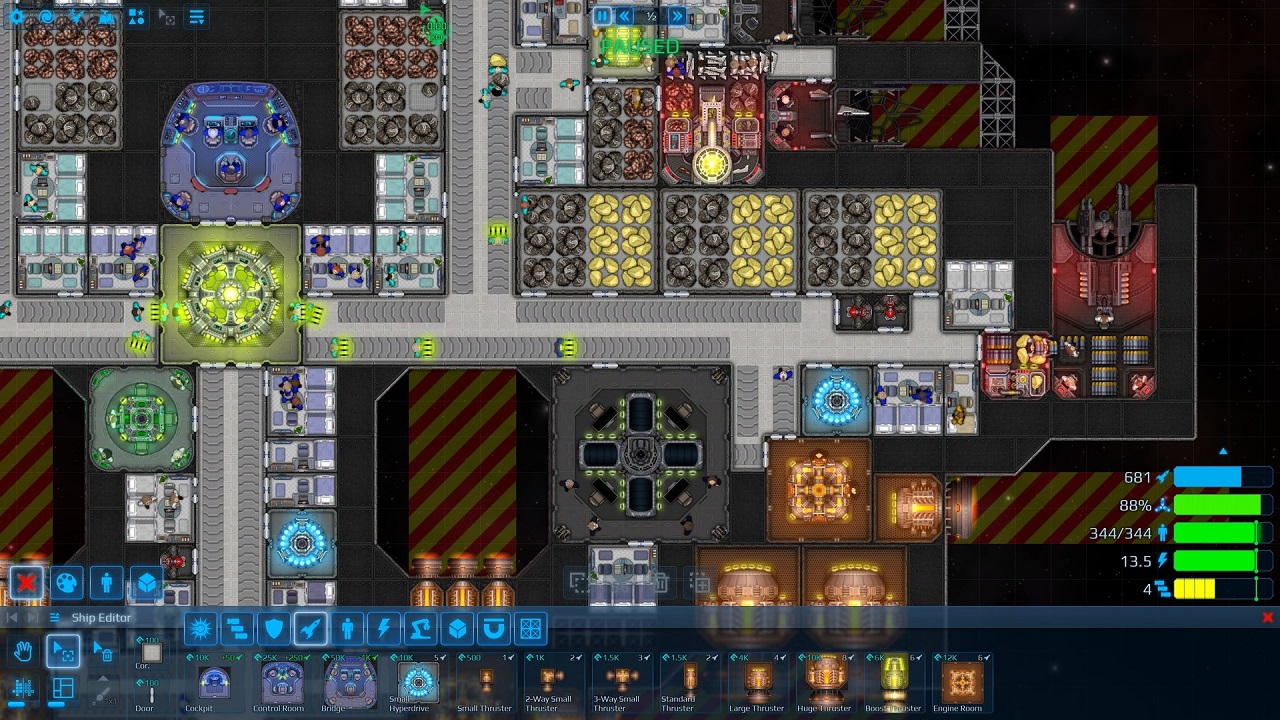The image size is (1280, 720).
Task: Select the palette icon above Ship Editor
Action: pyautogui.click(x=66, y=583)
